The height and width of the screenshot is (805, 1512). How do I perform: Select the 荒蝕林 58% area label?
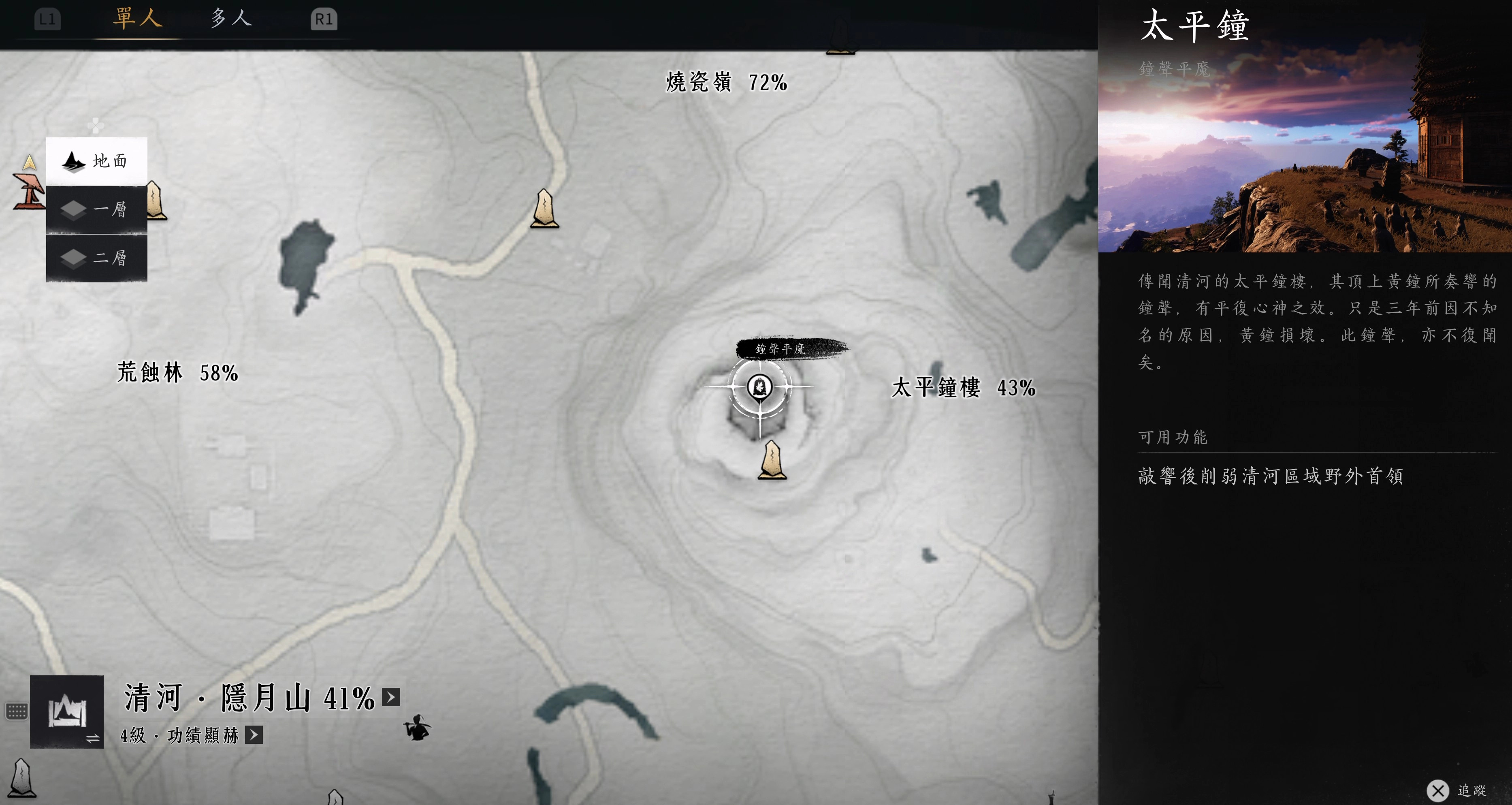[x=177, y=372]
